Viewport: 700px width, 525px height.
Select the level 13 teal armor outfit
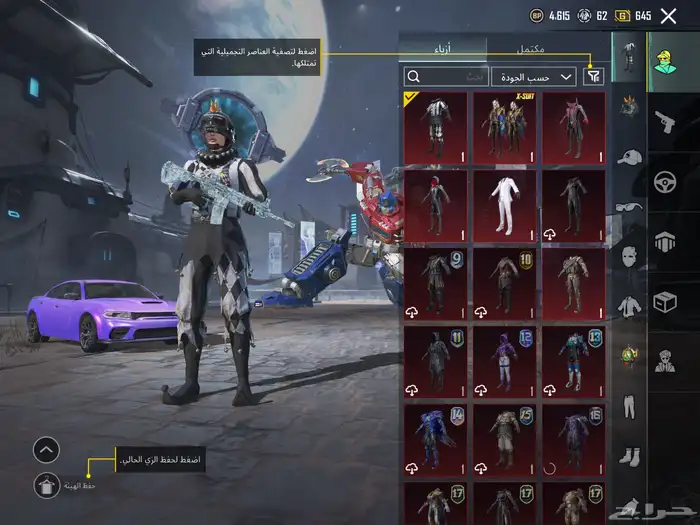click(x=574, y=362)
